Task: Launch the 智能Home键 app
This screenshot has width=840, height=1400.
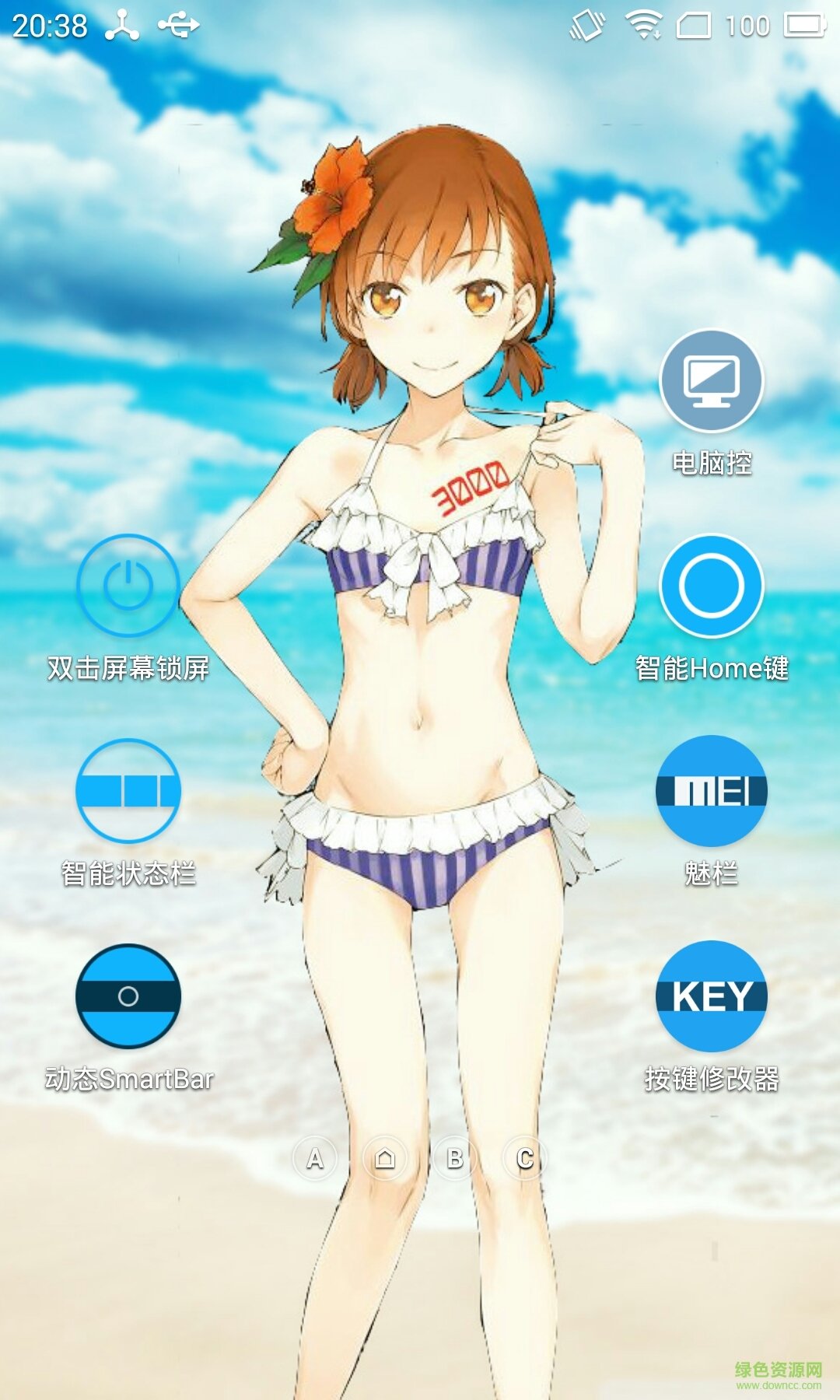Action: pos(711,586)
